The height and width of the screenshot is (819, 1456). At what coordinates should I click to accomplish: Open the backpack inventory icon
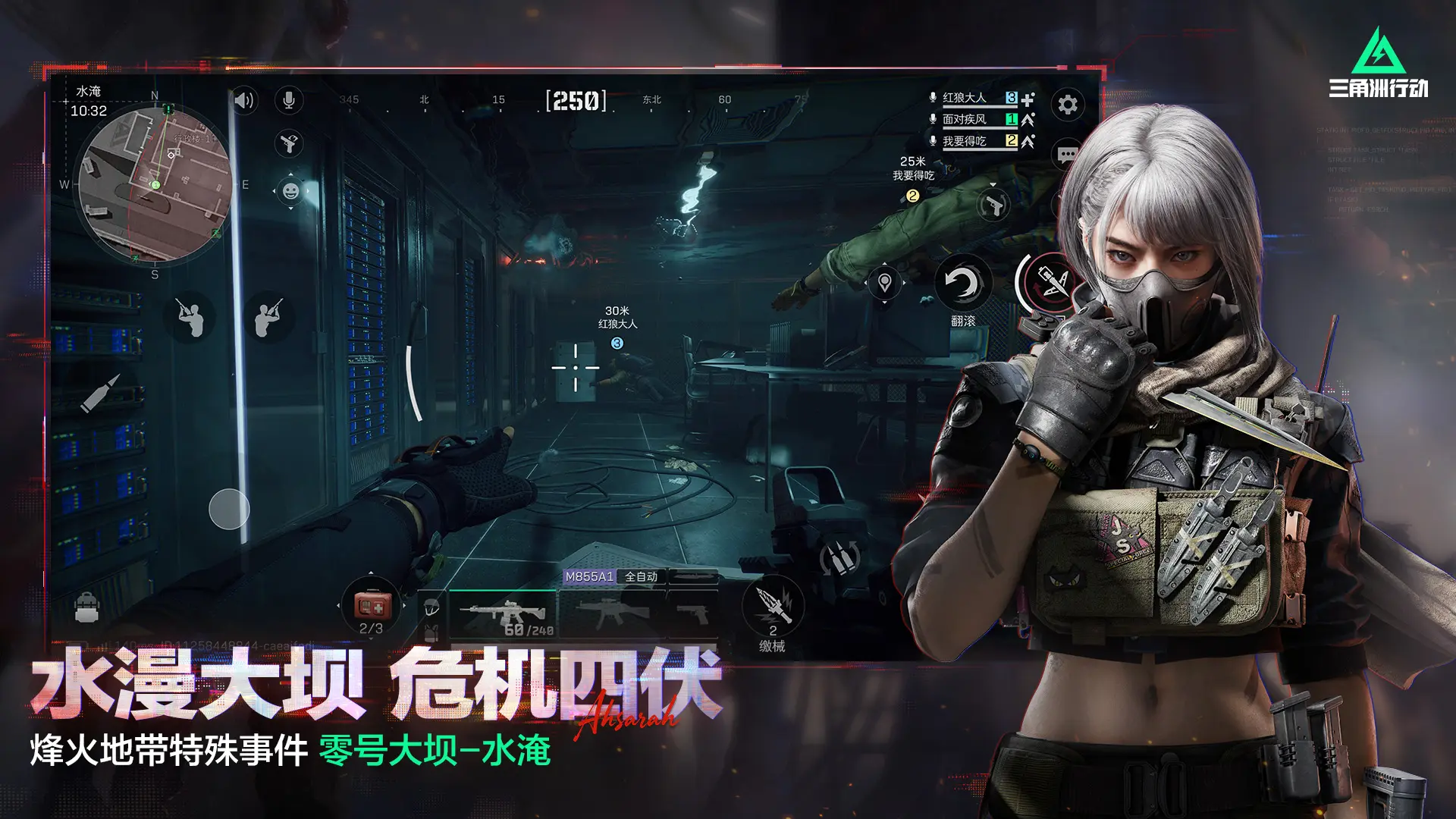(86, 607)
